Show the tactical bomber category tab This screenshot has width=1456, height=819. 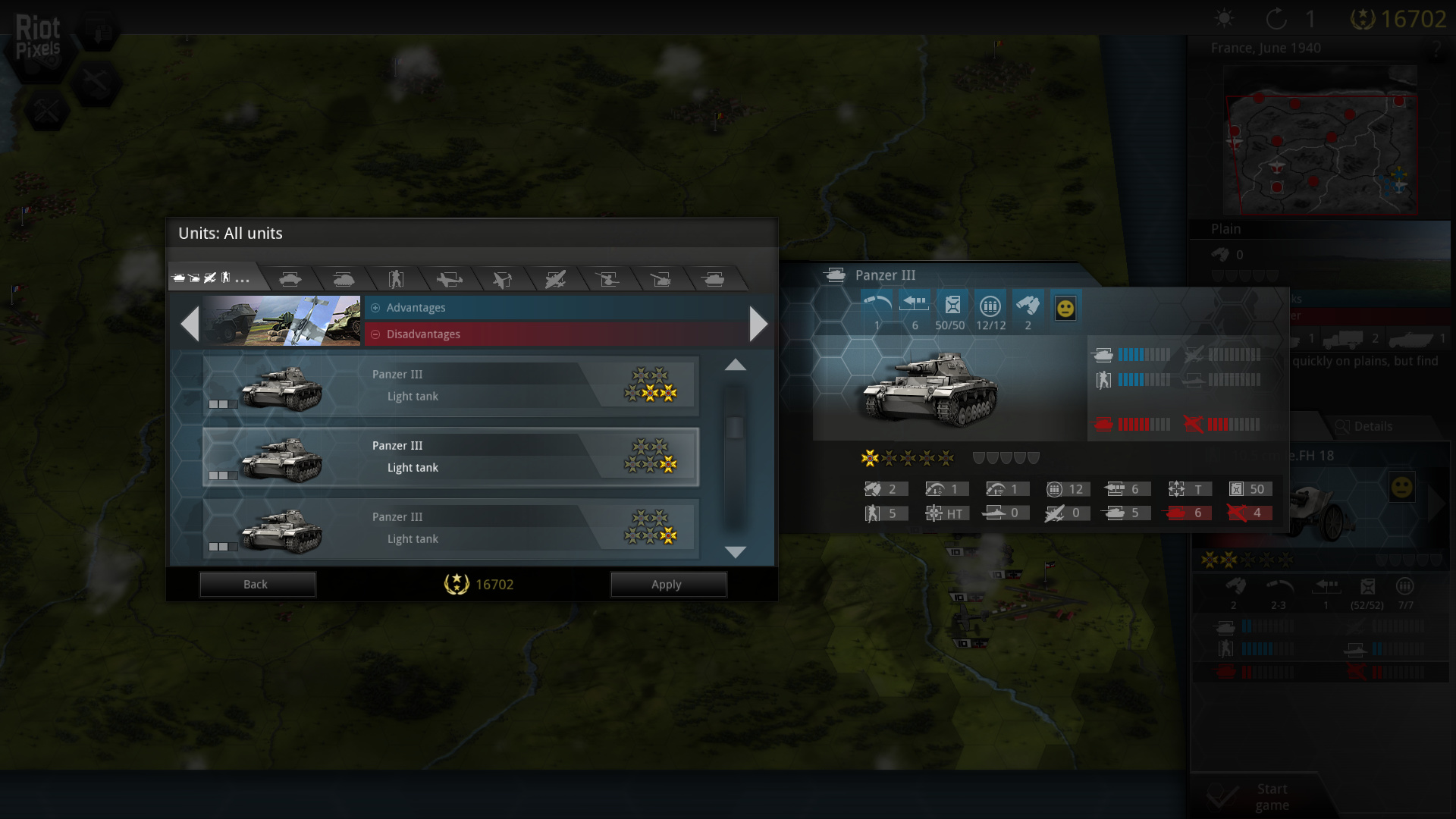click(x=502, y=279)
